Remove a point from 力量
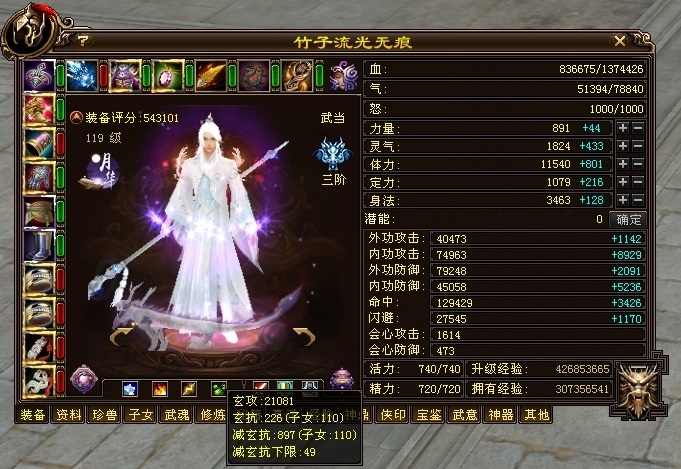Screen dimensions: 681x469 [x=637, y=128]
